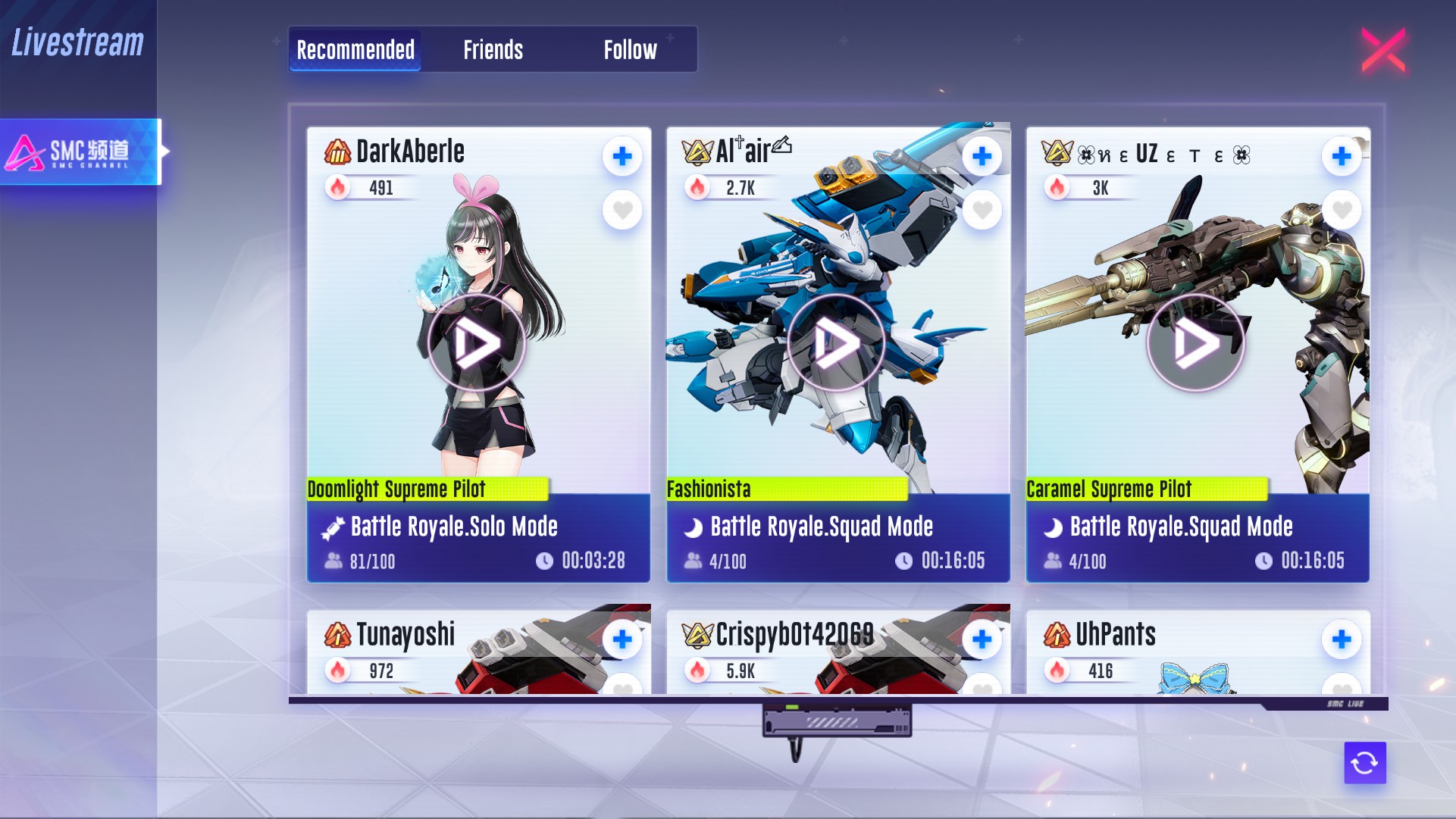The height and width of the screenshot is (819, 1456).
Task: Like DarkAberle's stream with the heart
Action: (x=622, y=210)
